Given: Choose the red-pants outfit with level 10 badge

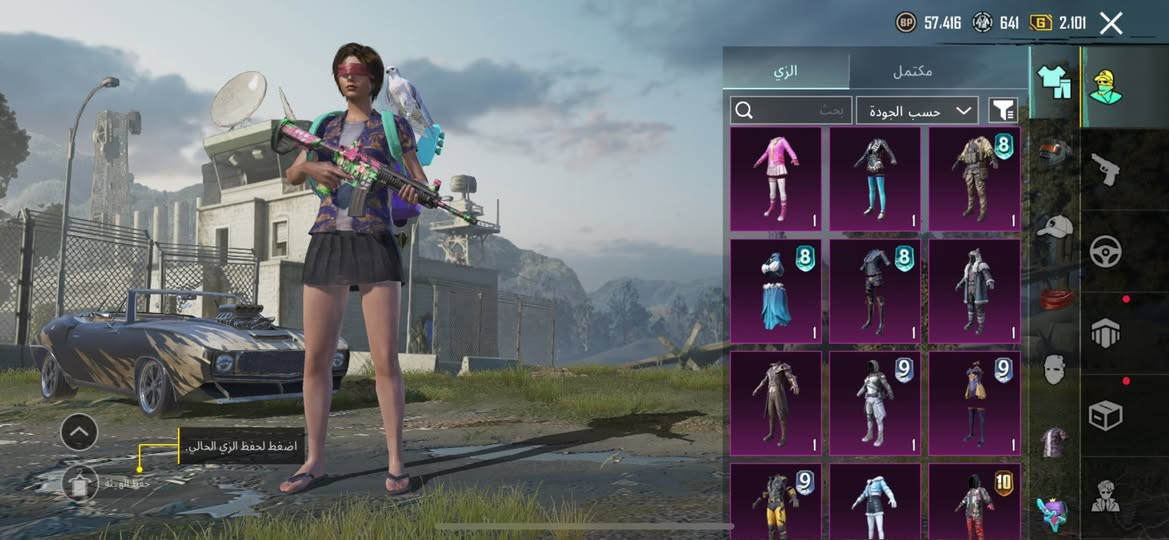Looking at the screenshot, I should point(974,501).
